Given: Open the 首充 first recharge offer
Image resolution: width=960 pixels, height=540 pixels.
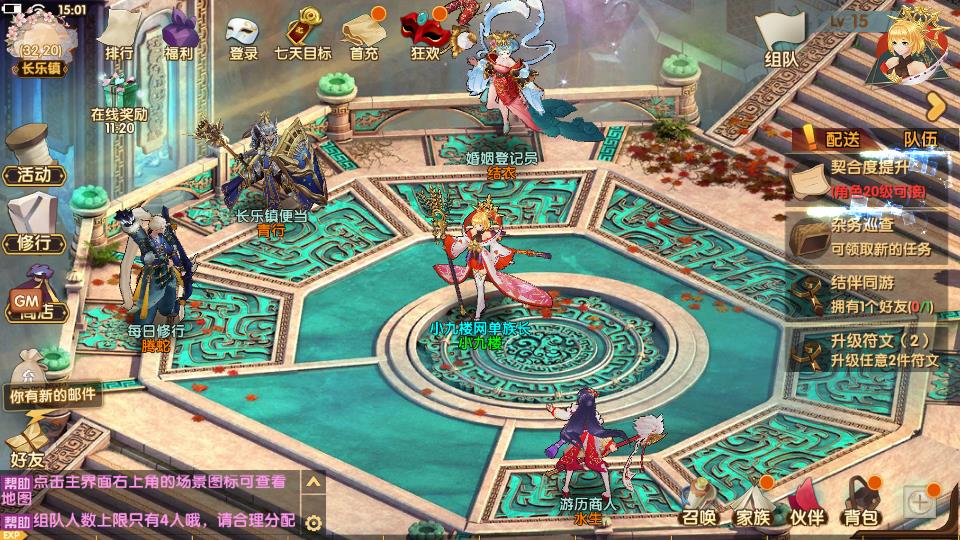Looking at the screenshot, I should (364, 35).
